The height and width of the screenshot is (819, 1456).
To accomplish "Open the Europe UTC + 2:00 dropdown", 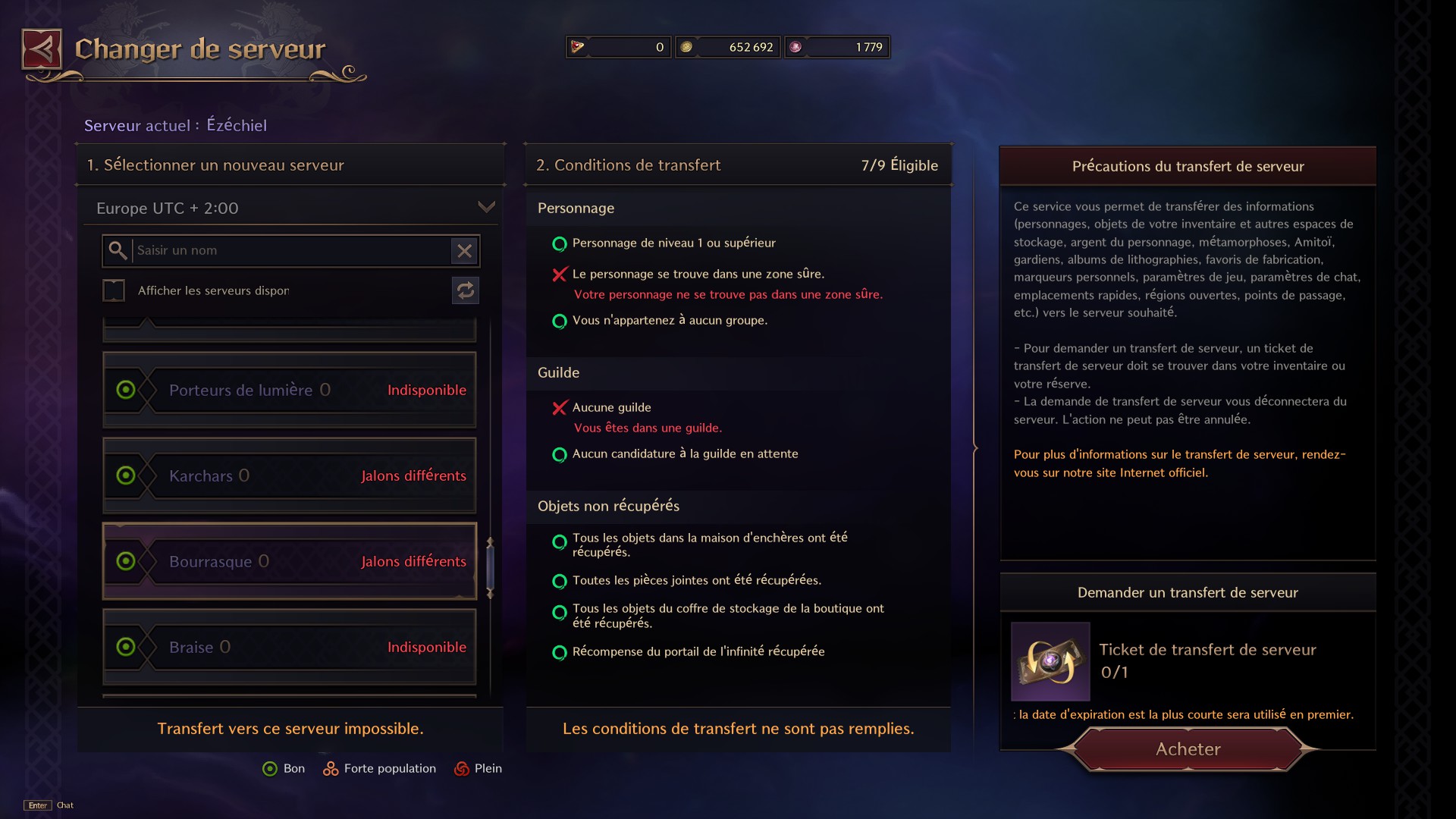I will click(487, 207).
